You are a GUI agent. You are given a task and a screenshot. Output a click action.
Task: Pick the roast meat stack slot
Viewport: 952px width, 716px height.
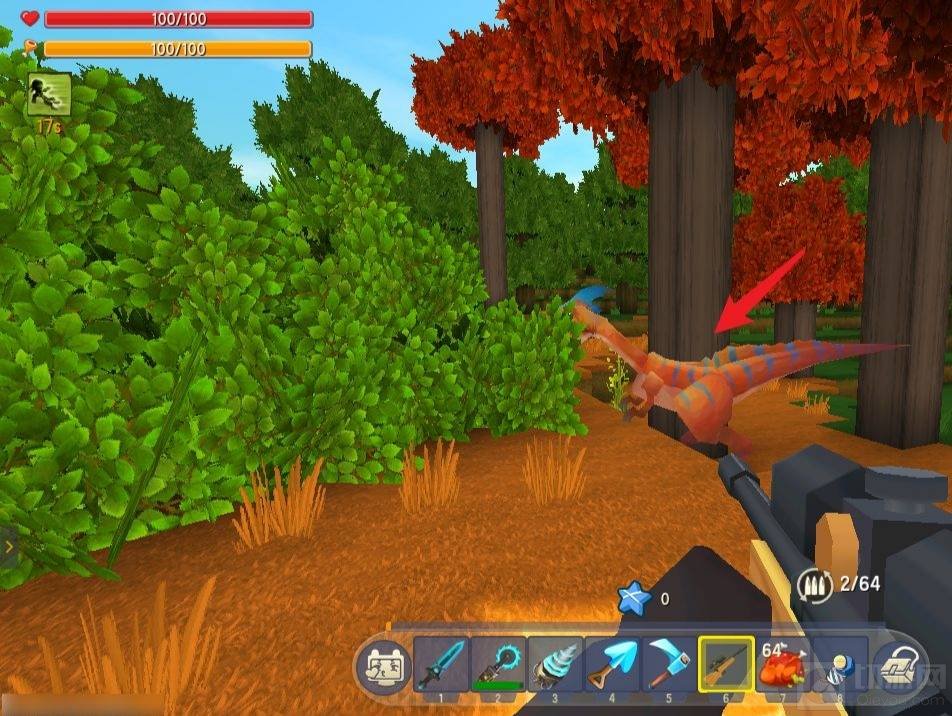pos(784,664)
